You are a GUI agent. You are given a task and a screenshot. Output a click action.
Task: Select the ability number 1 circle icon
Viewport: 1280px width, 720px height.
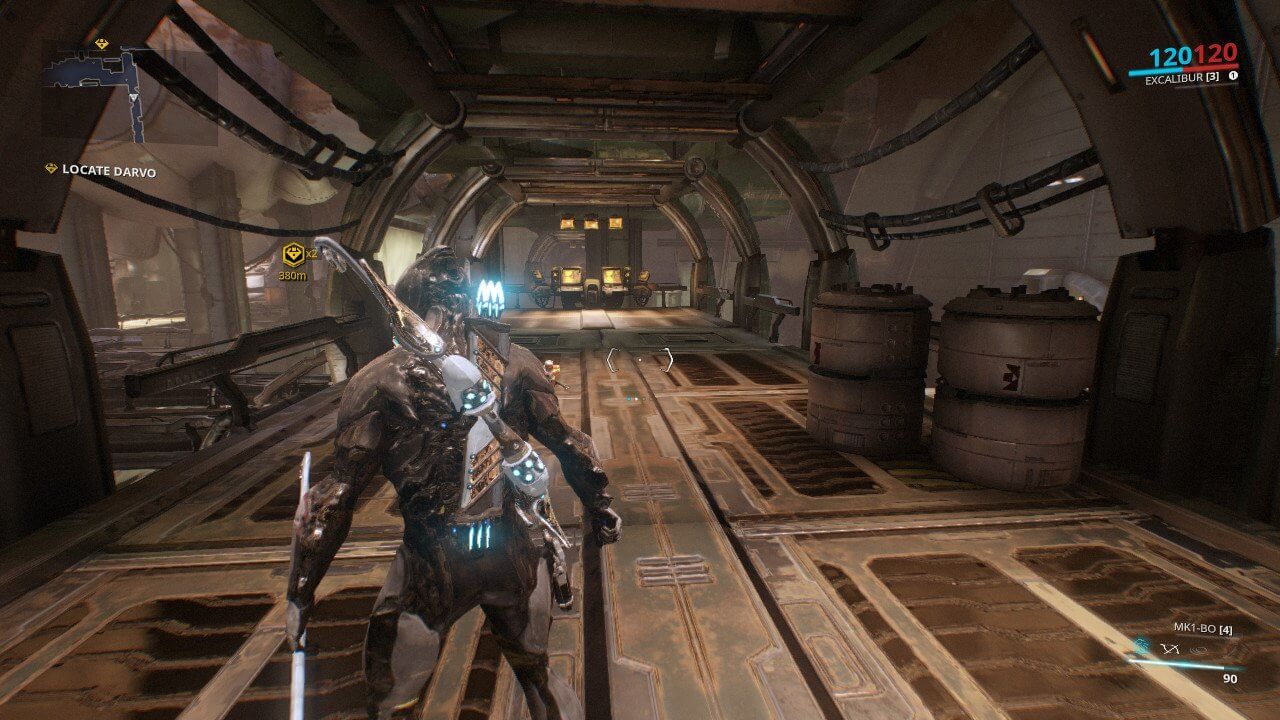tap(1233, 76)
